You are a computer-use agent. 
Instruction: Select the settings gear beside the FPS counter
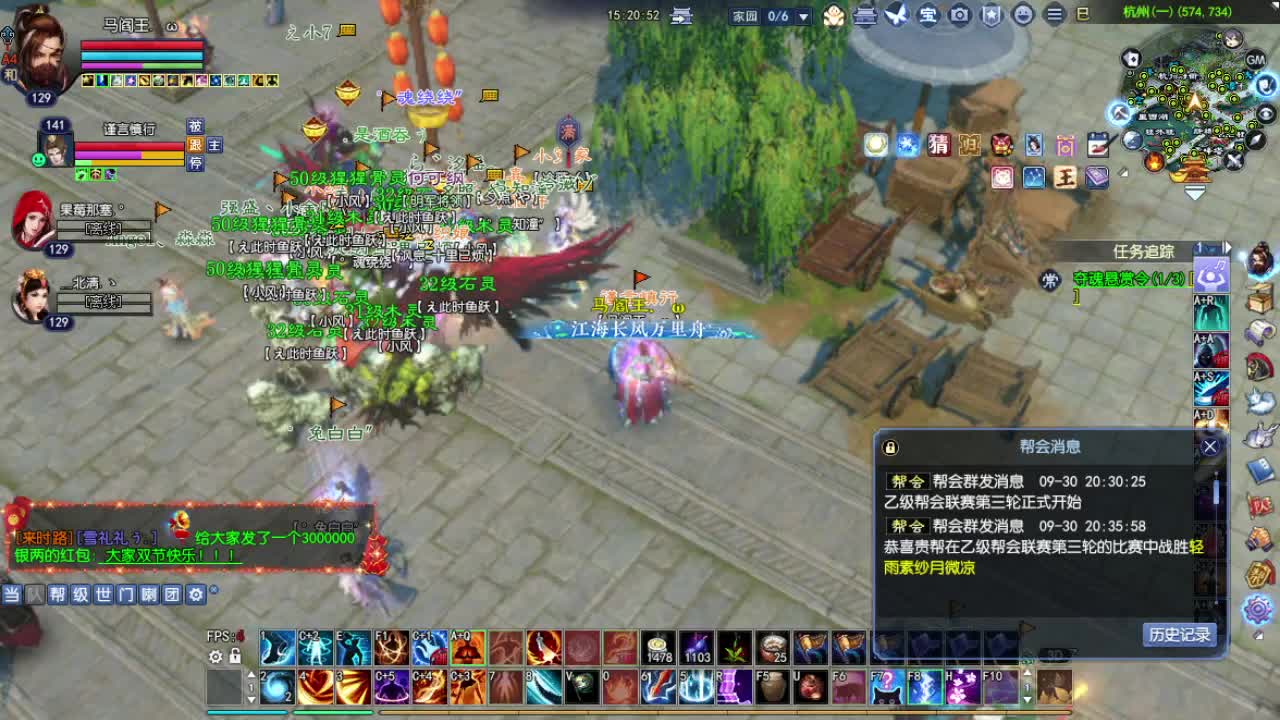[214, 656]
